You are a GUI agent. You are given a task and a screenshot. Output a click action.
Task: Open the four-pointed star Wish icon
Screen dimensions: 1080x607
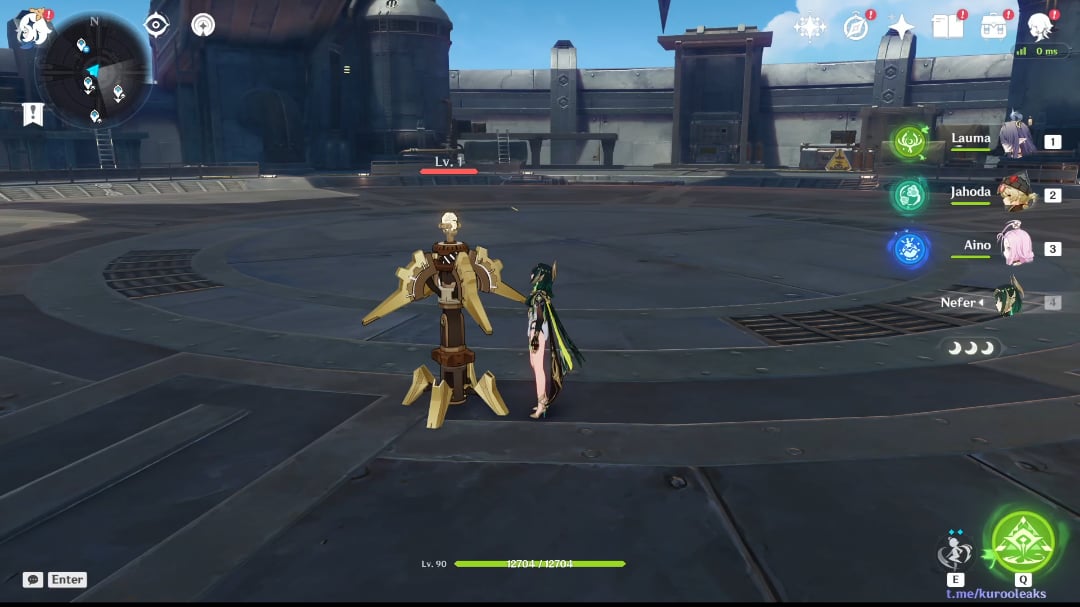pyautogui.click(x=901, y=27)
